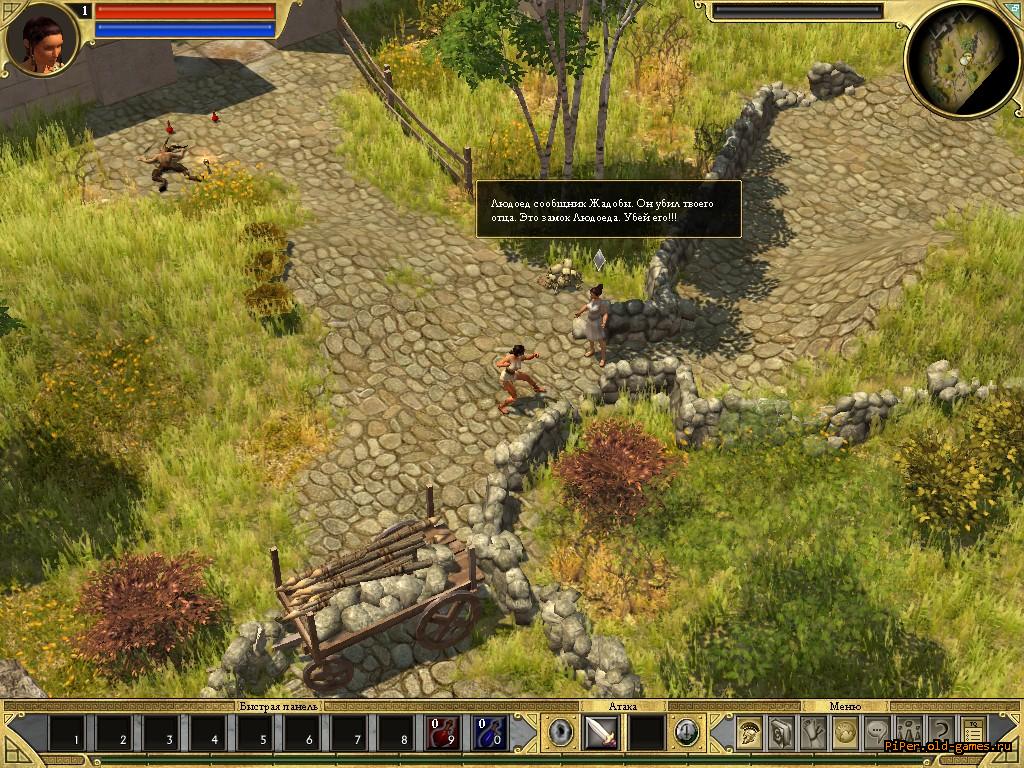Open chat via speech bubble icon

[x=877, y=733]
